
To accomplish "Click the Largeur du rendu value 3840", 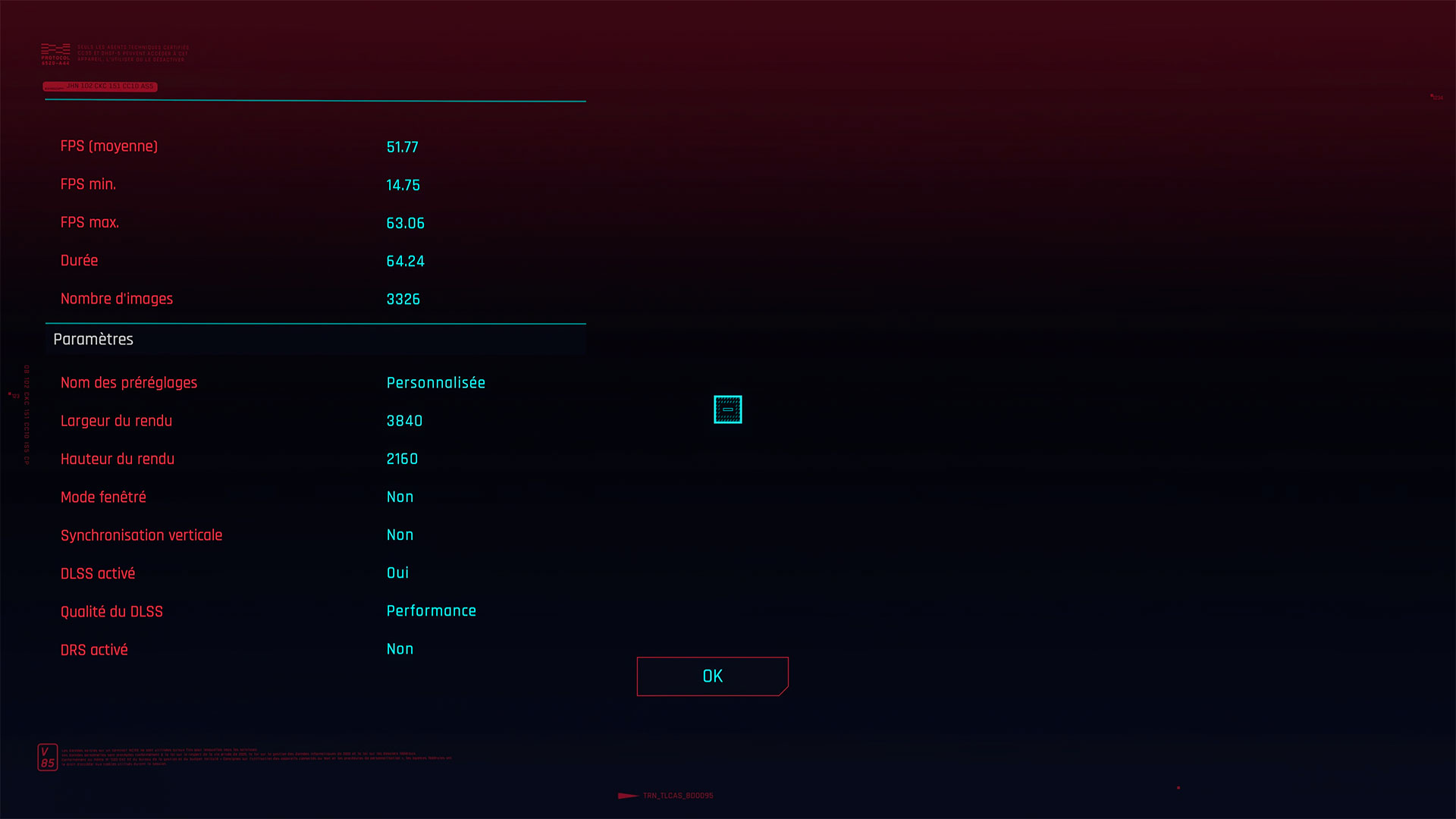I will point(404,421).
